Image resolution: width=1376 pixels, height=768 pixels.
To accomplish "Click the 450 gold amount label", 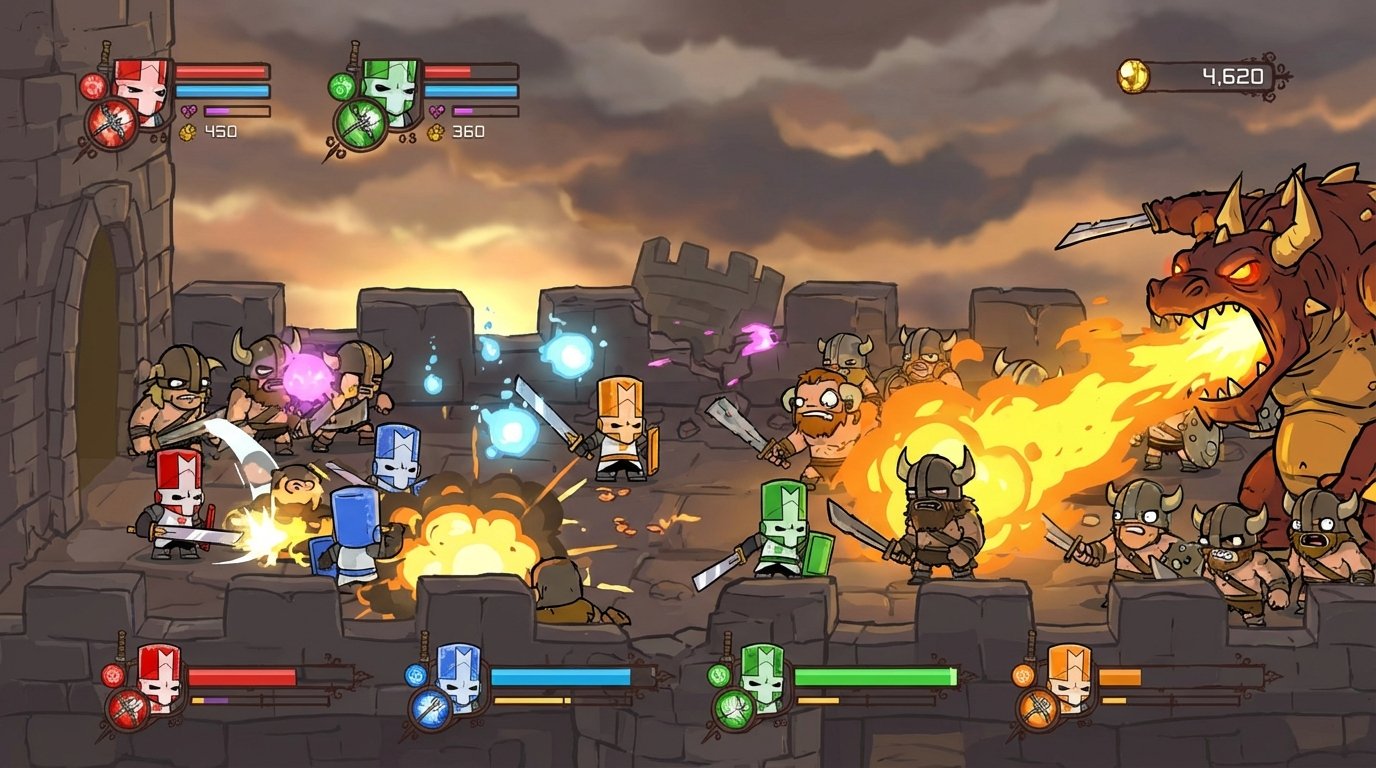I will pyautogui.click(x=221, y=130).
